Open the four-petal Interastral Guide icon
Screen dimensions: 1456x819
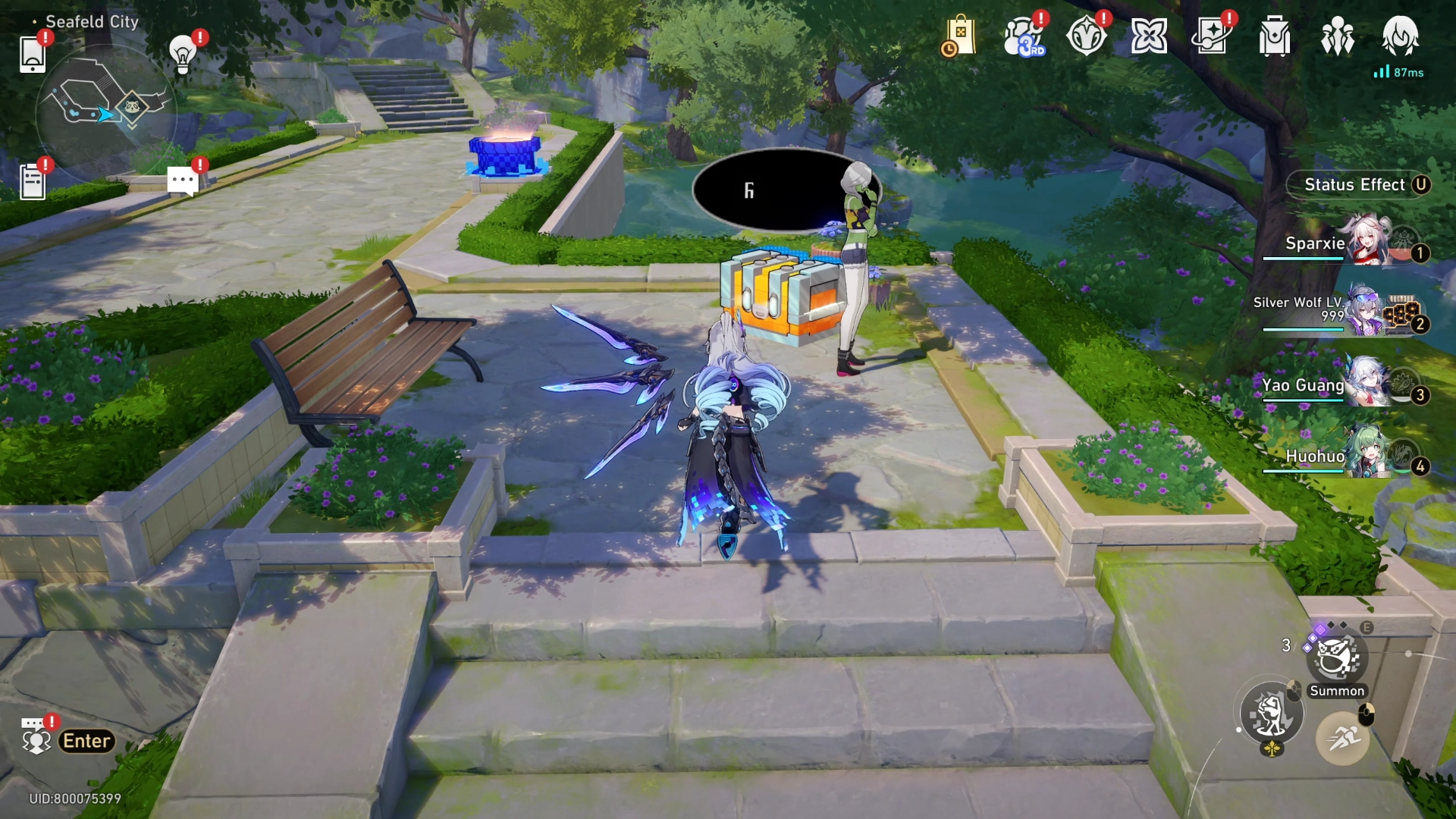1150,36
